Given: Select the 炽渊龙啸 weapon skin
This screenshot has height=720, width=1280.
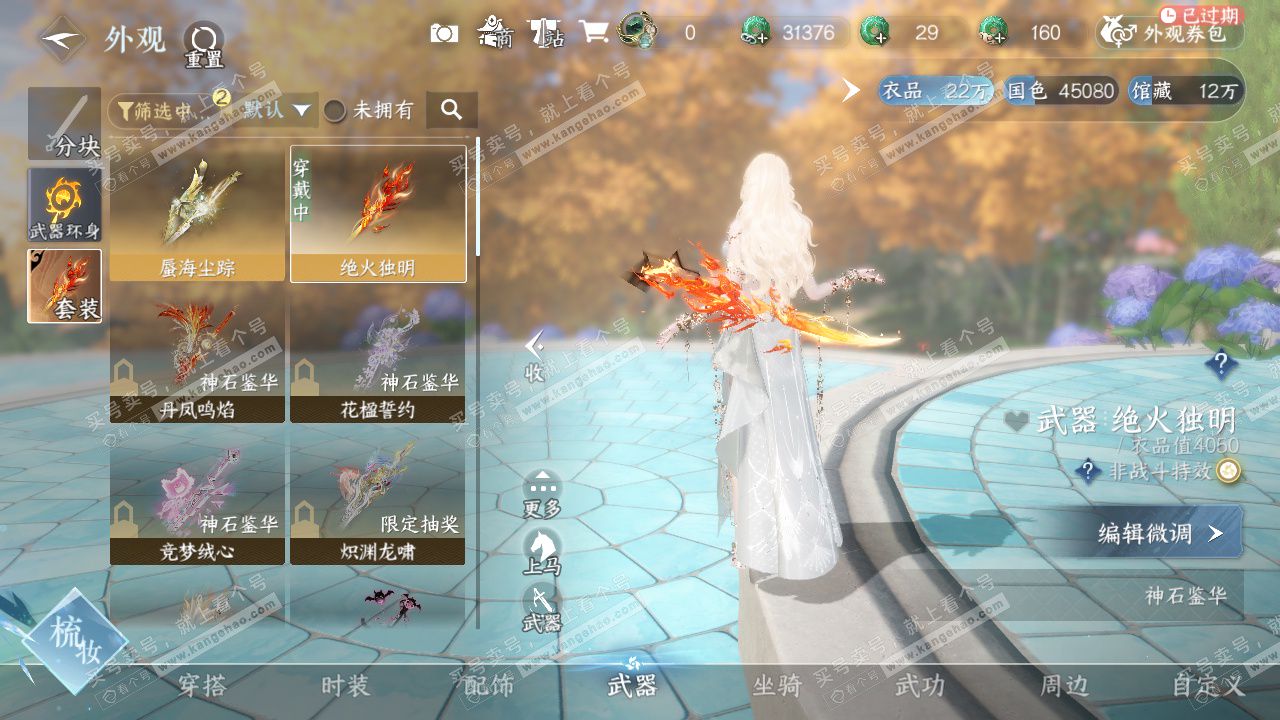Looking at the screenshot, I should click(x=378, y=498).
